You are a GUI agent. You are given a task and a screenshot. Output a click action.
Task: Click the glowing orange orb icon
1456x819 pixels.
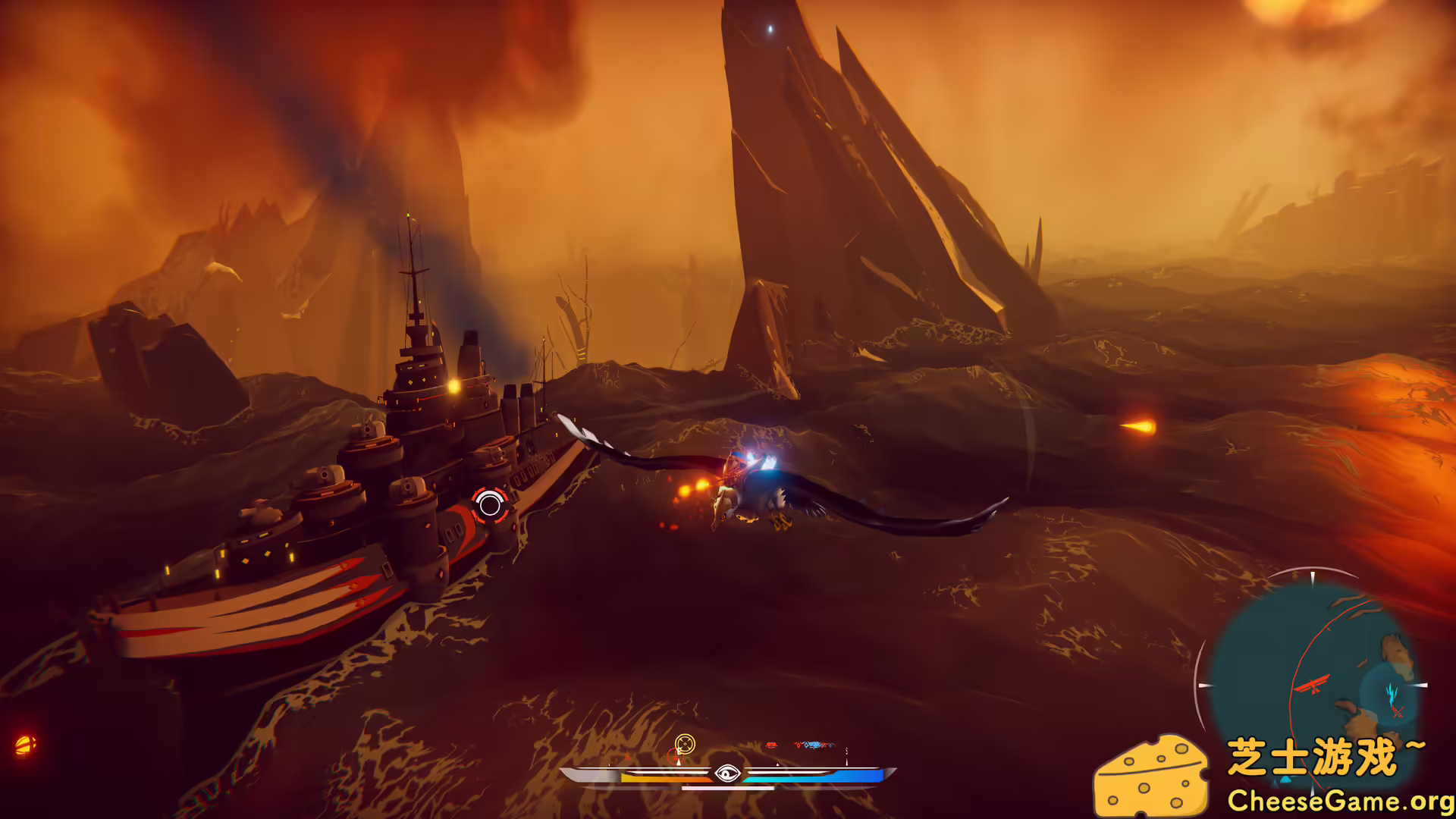(x=24, y=745)
